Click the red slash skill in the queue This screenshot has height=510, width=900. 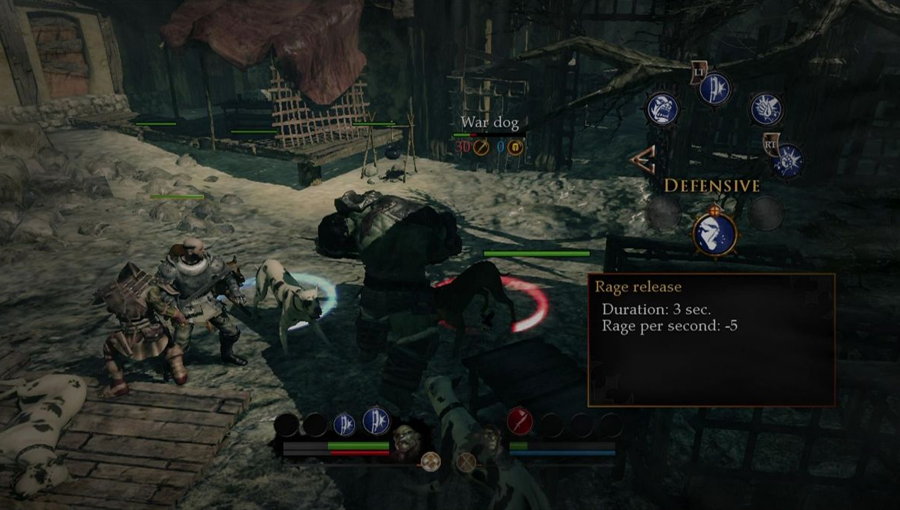(x=519, y=423)
